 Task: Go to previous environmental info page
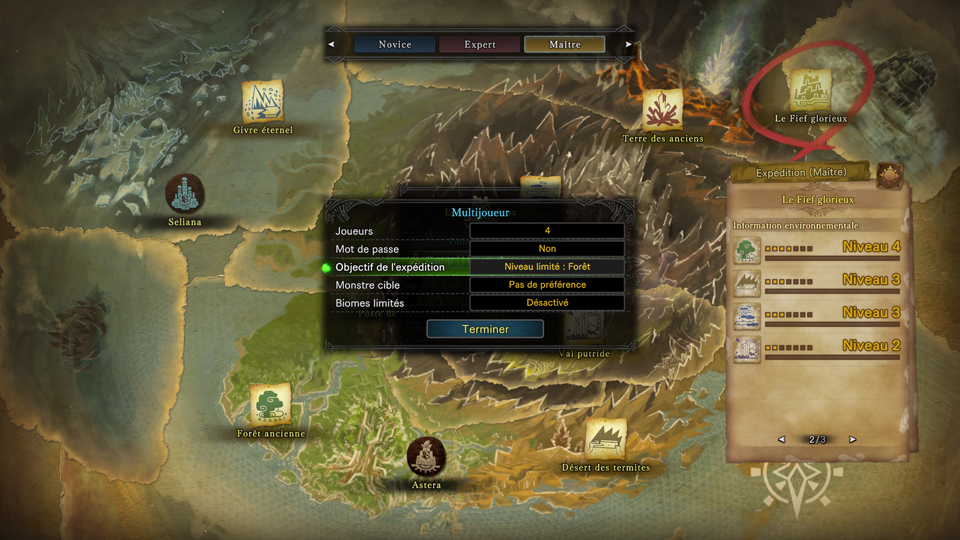click(782, 440)
